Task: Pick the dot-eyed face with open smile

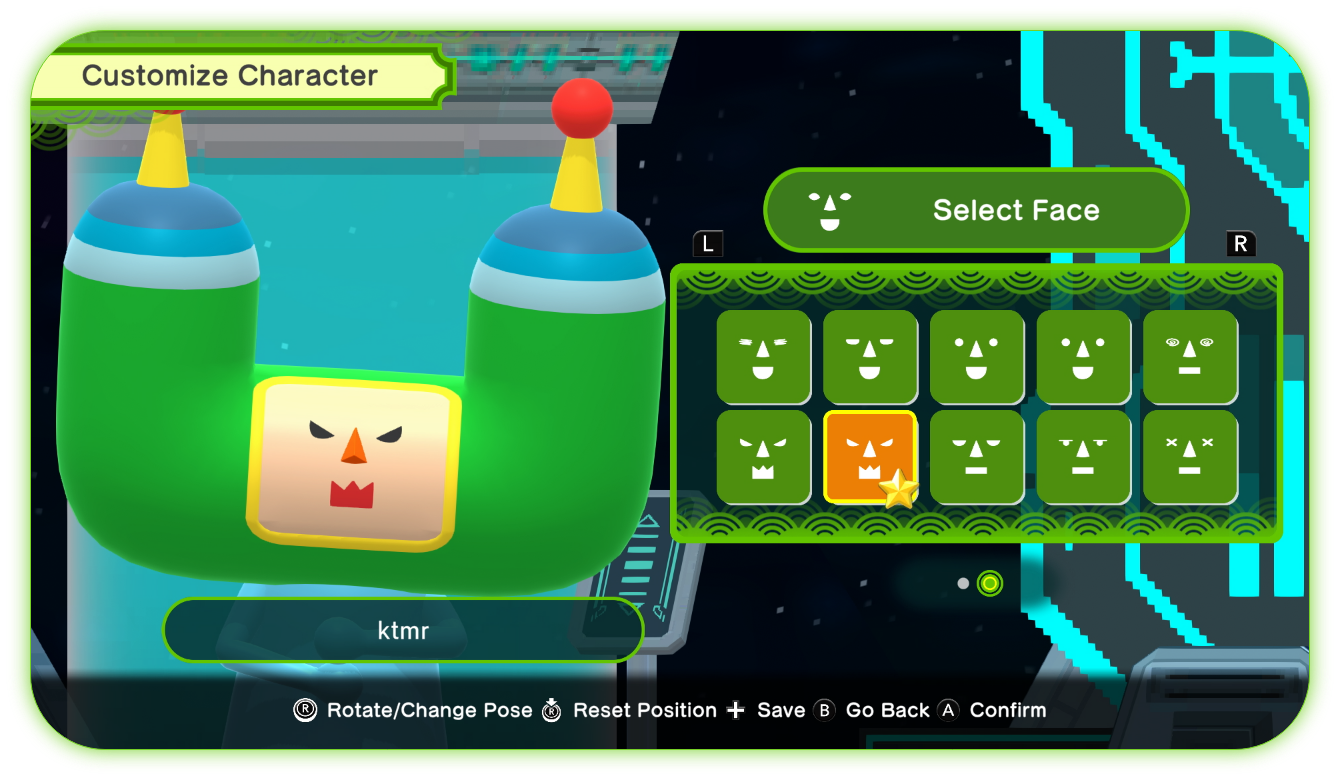Action: click(x=977, y=357)
